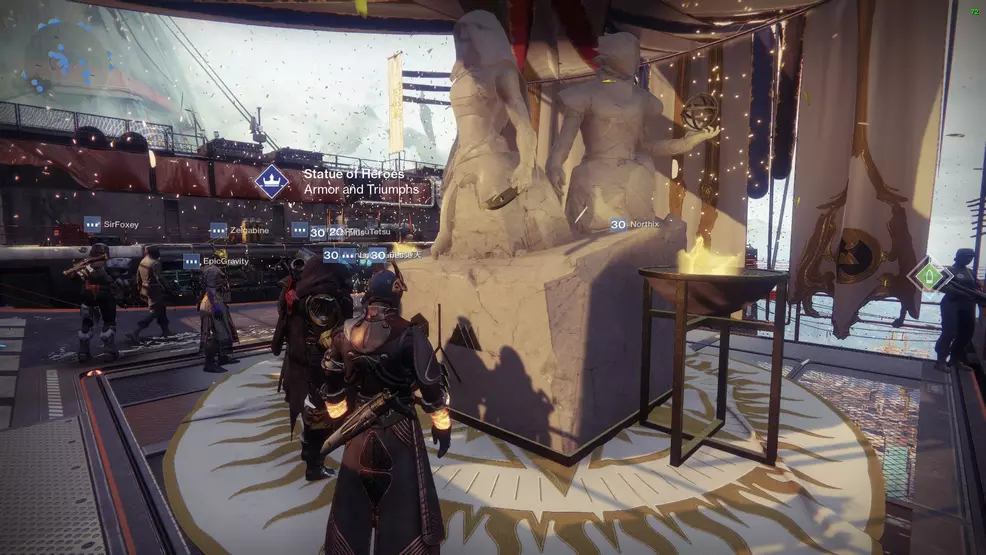Inspect Northix's level 30 nameplate
Image resolution: width=986 pixels, height=555 pixels.
point(635,225)
